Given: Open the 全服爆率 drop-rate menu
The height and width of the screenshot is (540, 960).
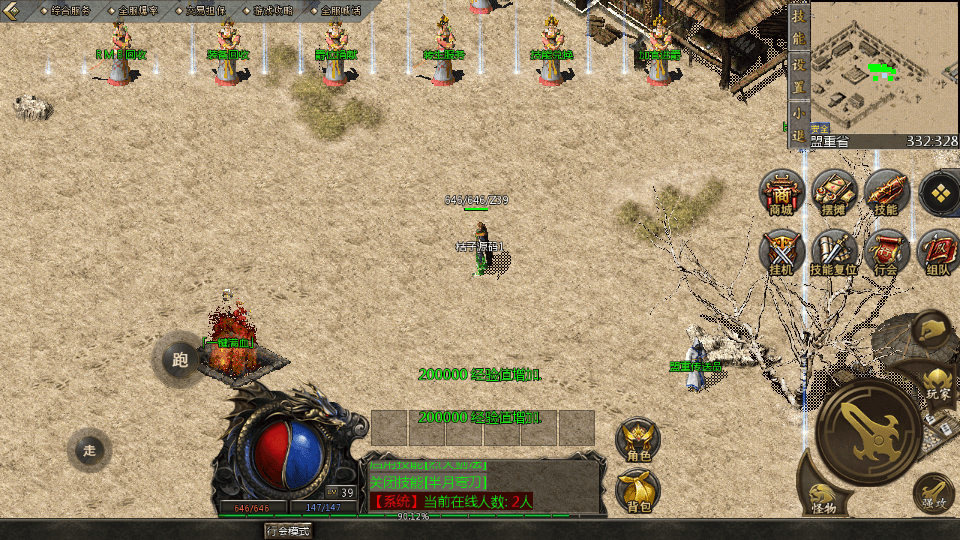Looking at the screenshot, I should coord(135,11).
